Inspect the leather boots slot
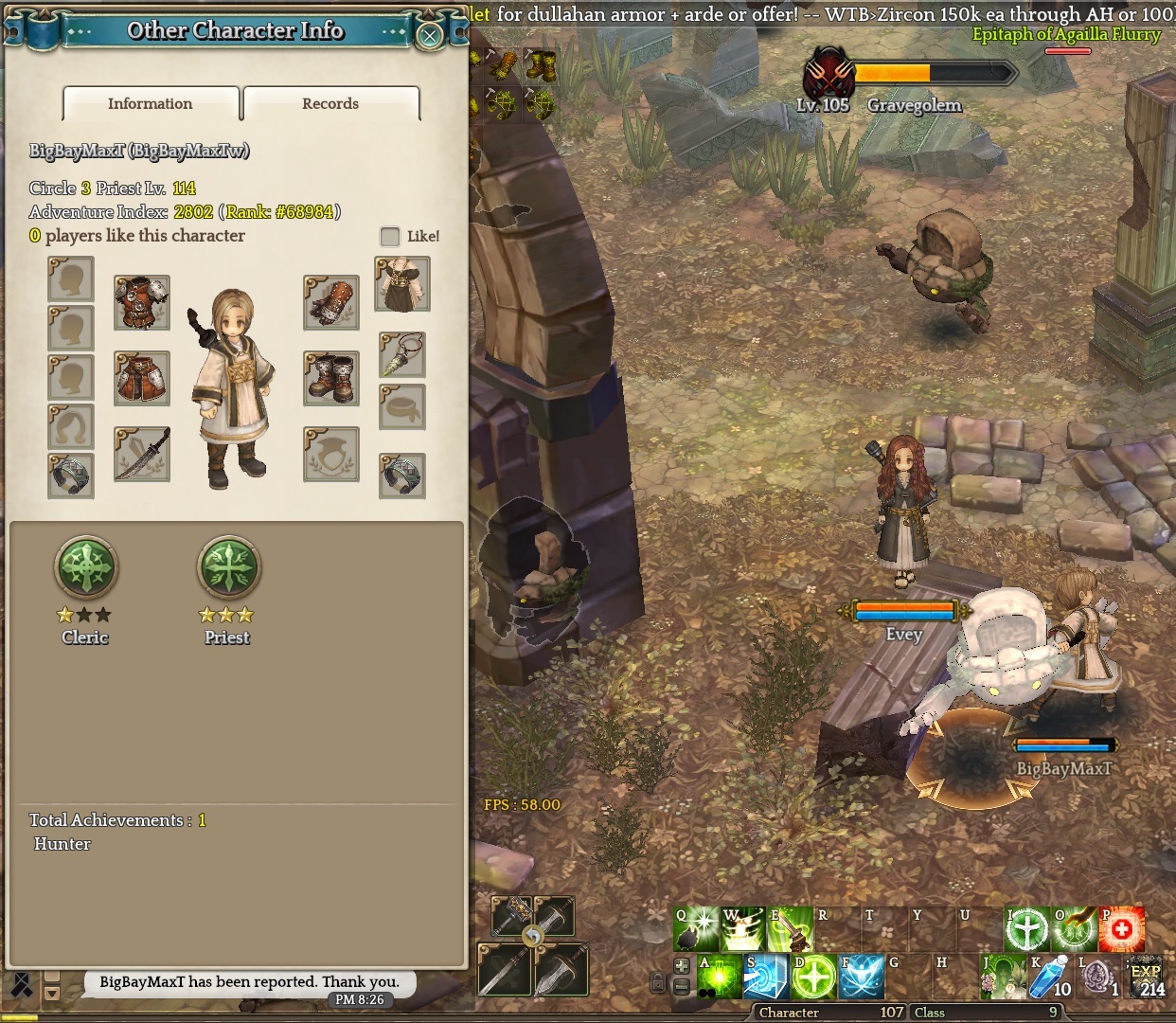Image resolution: width=1176 pixels, height=1023 pixels. tap(331, 378)
